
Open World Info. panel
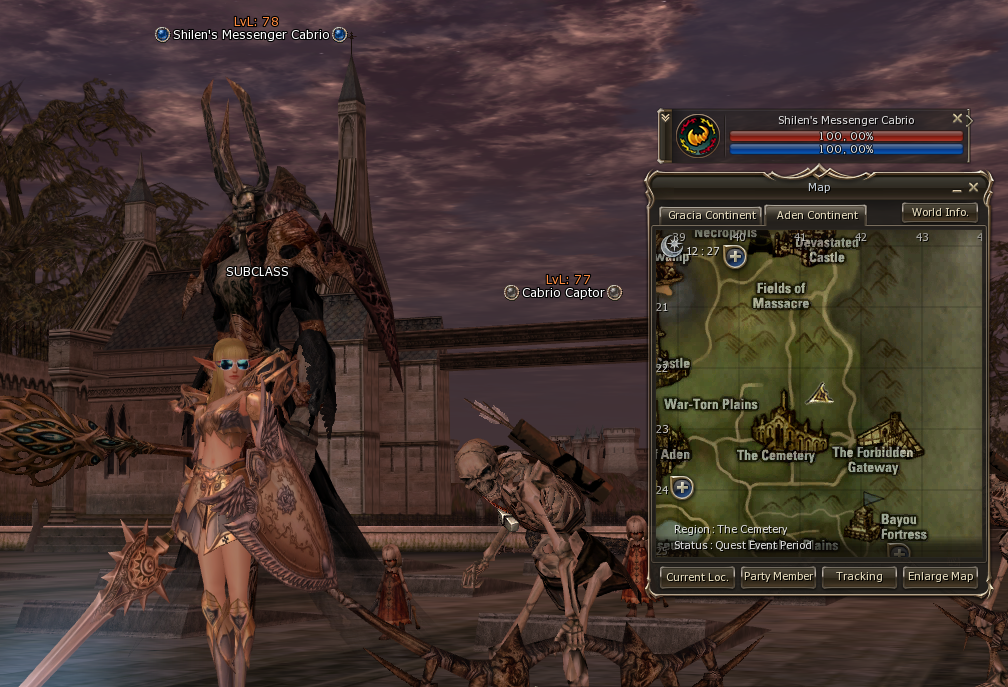(x=939, y=212)
